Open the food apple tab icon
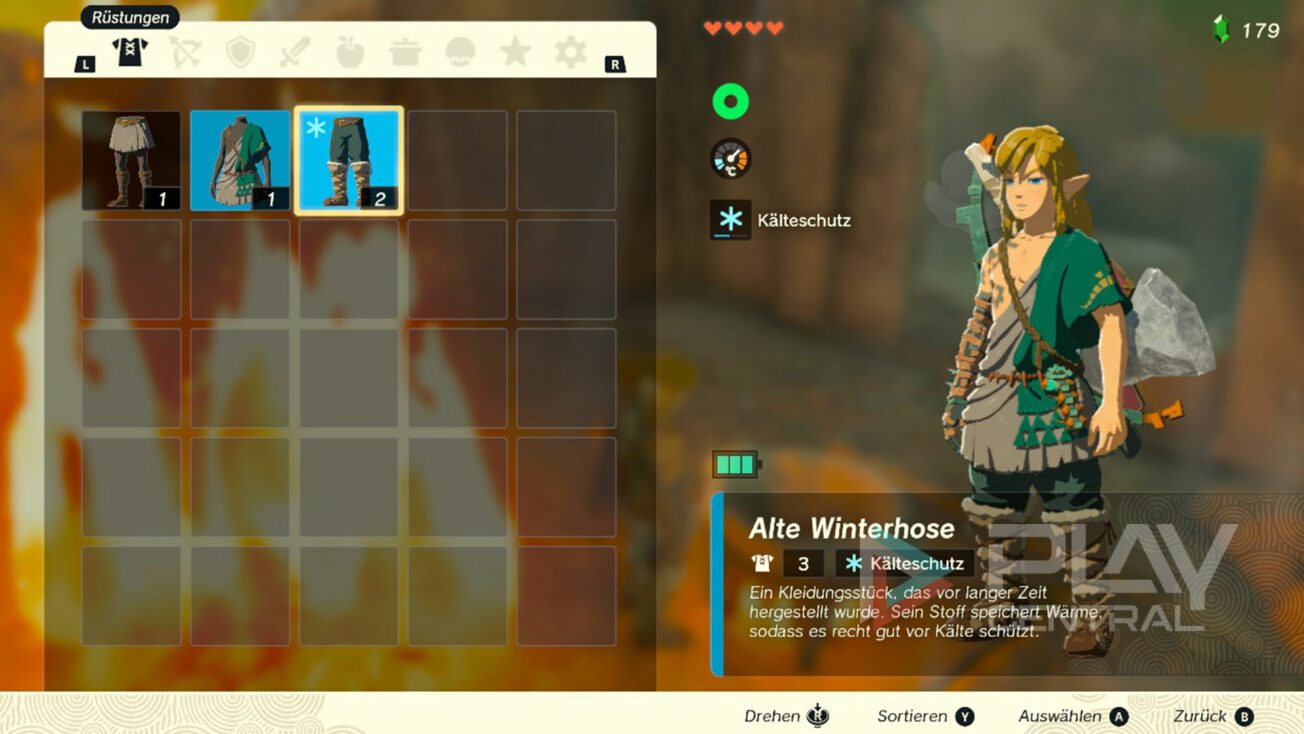Image resolution: width=1304 pixels, height=734 pixels. pos(352,54)
